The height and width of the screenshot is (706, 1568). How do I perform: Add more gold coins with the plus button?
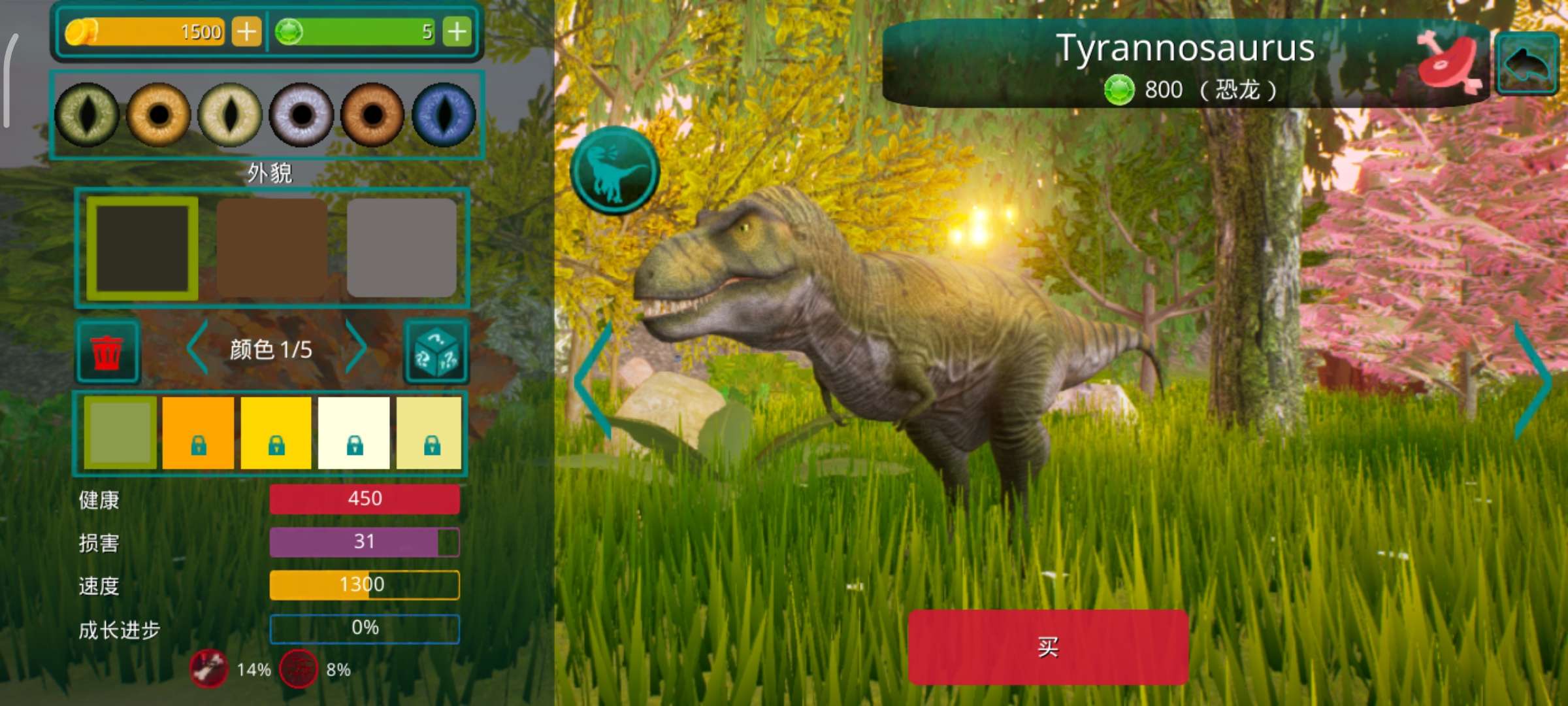coord(246,31)
